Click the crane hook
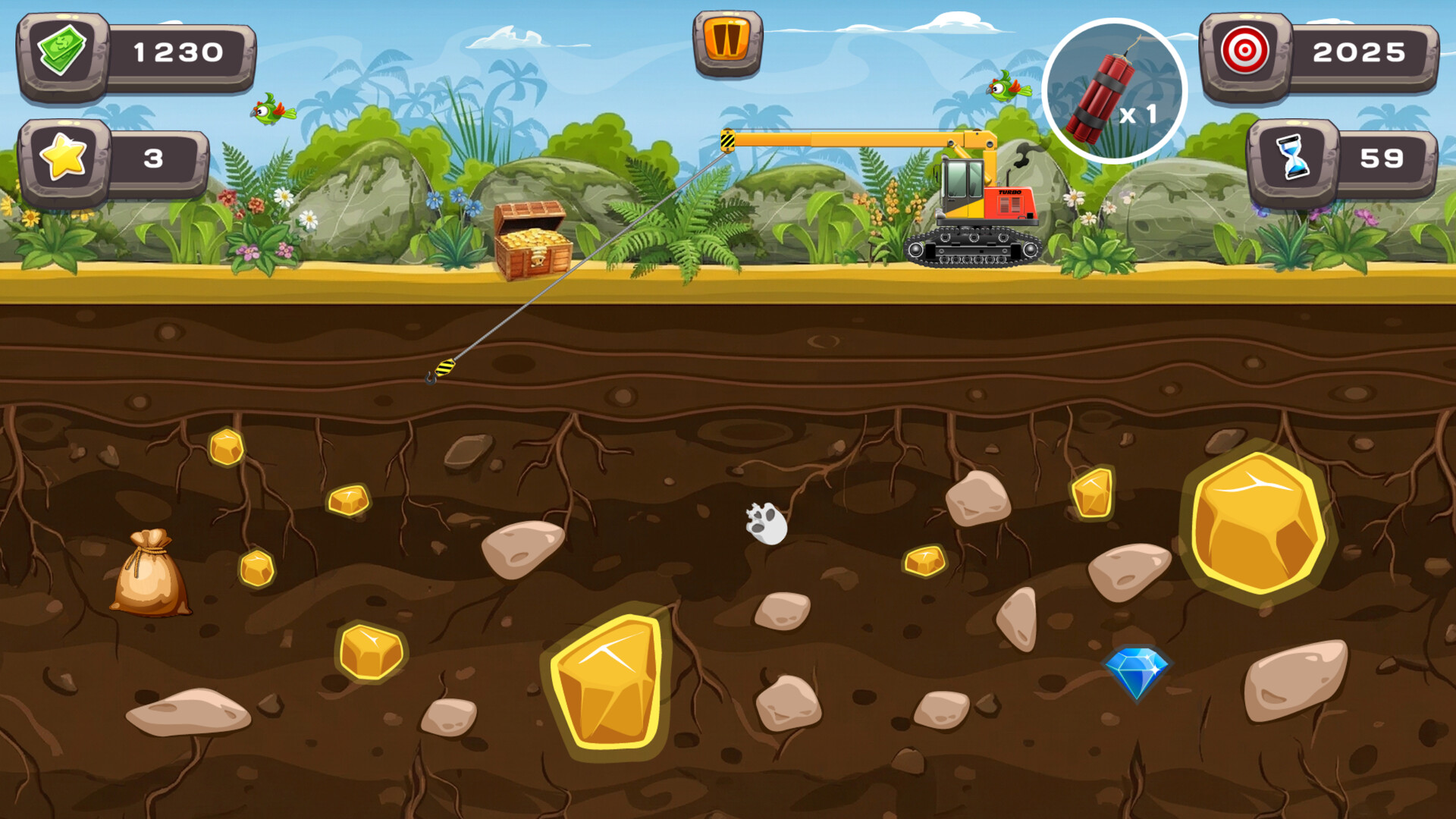The image size is (1456, 819). tap(440, 372)
